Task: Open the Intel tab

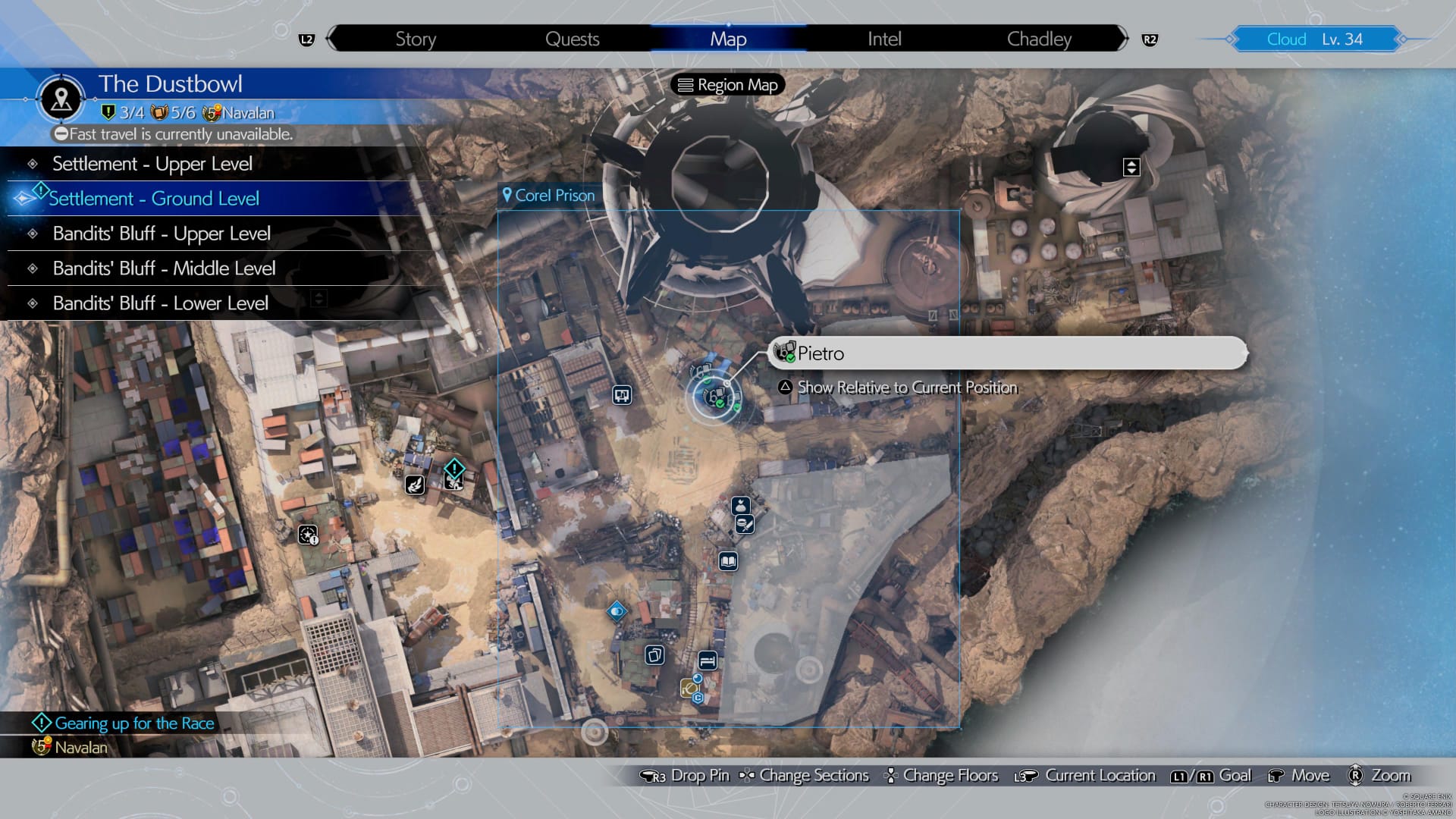Action: 883,39
